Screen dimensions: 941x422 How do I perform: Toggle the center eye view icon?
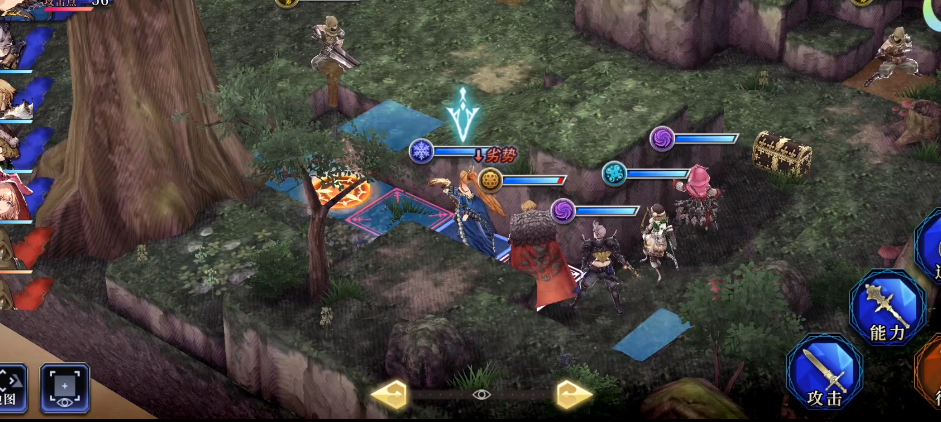[481, 395]
